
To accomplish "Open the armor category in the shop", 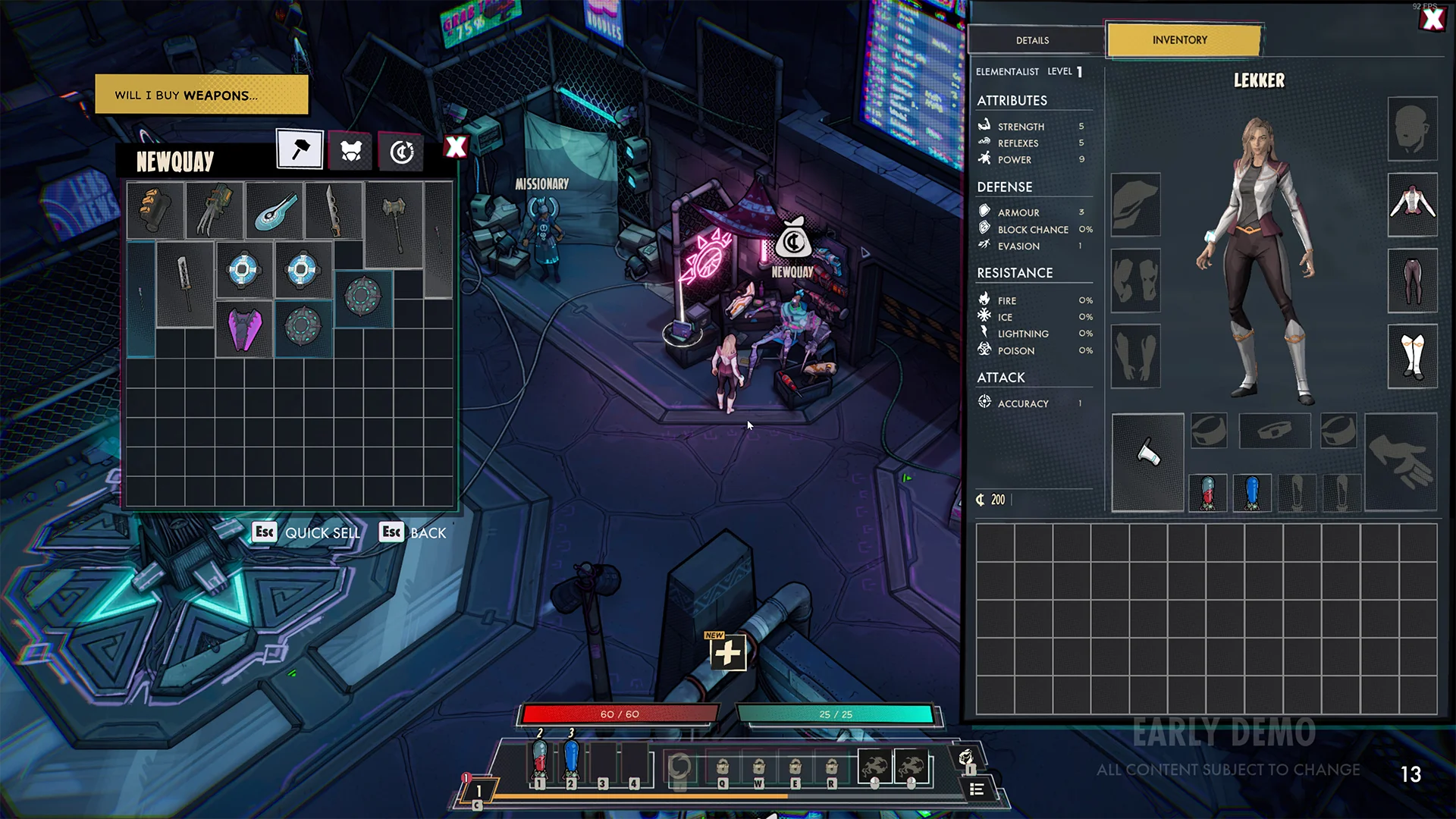I will coord(350,150).
